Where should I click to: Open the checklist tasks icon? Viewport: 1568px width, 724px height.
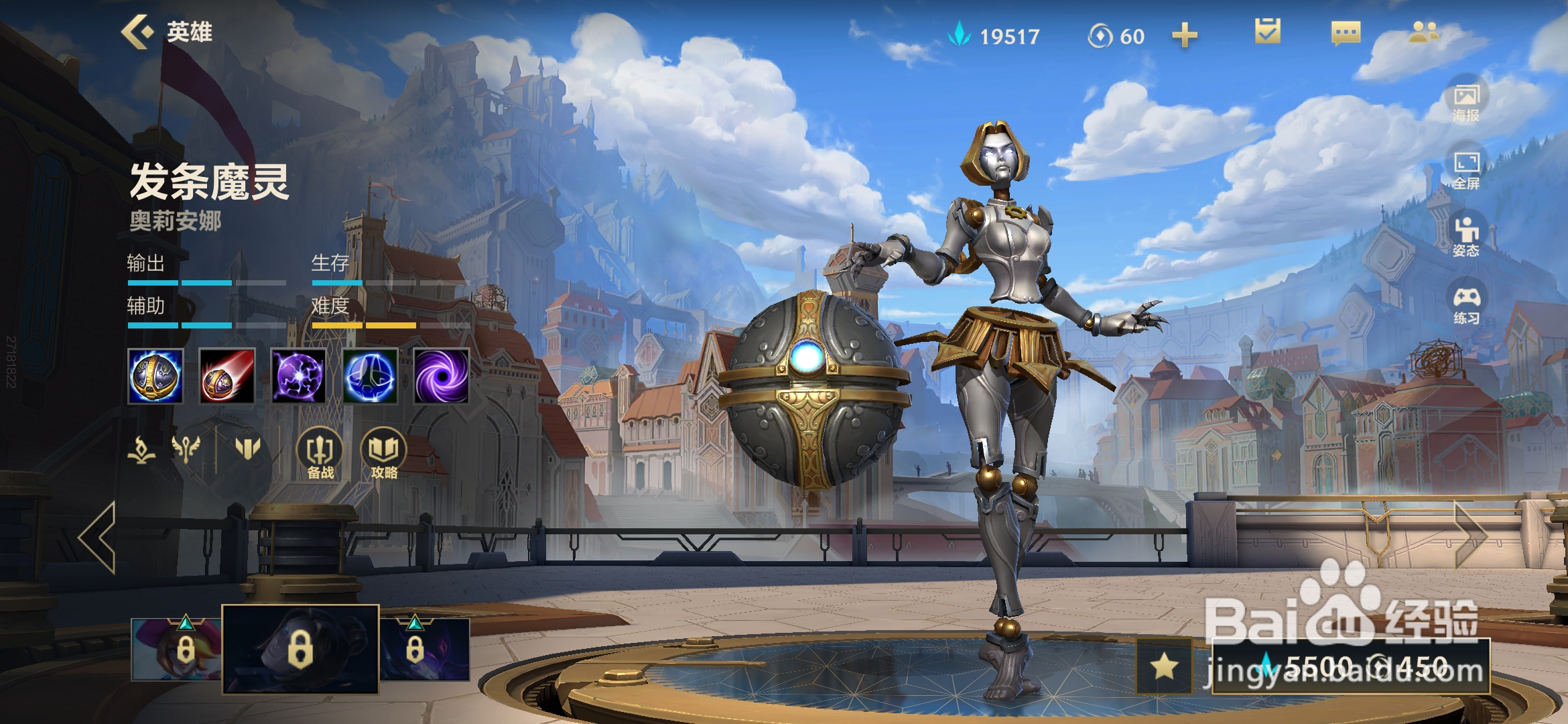point(1267,32)
